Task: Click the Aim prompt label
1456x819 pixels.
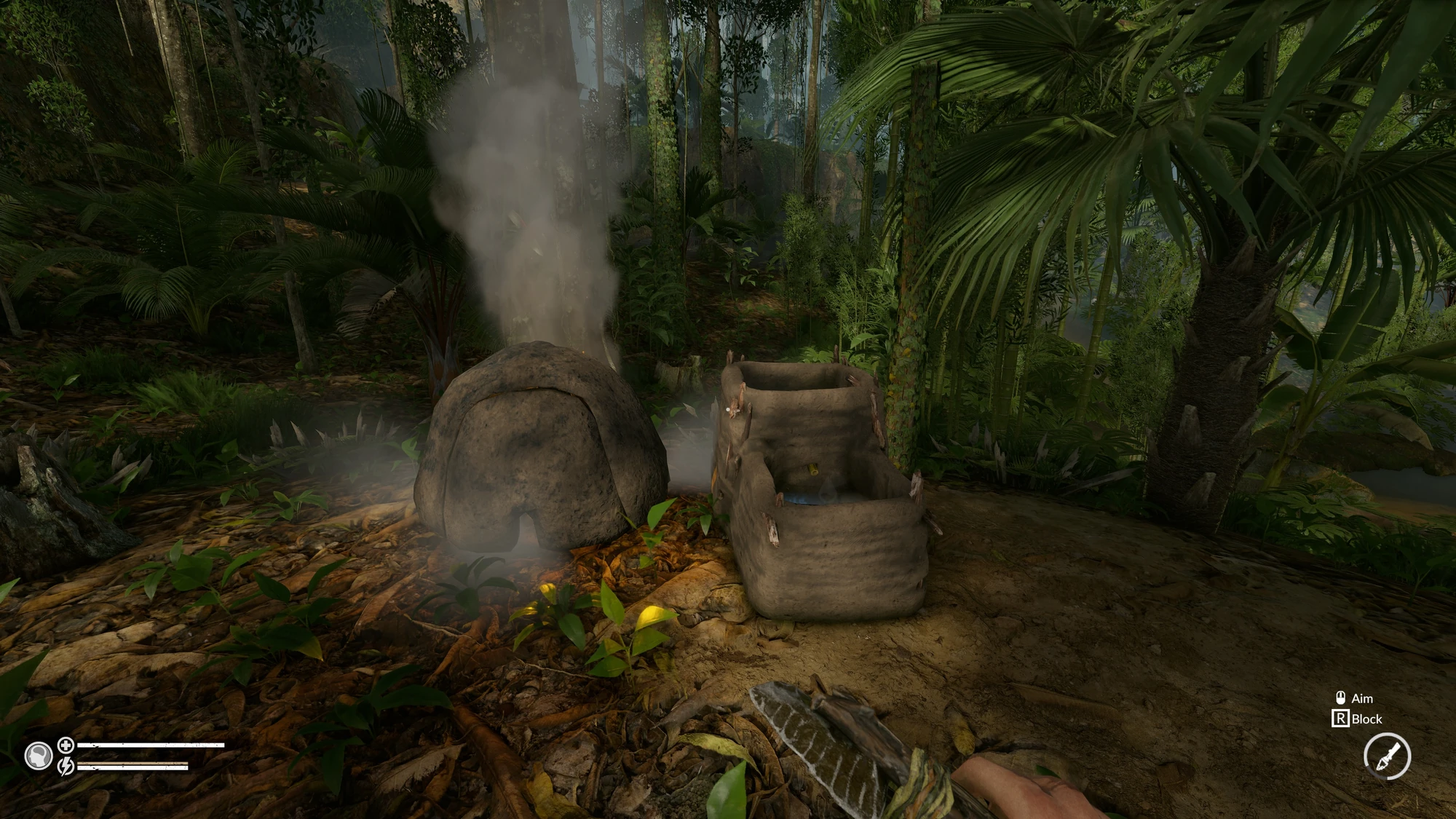Action: (x=1363, y=699)
